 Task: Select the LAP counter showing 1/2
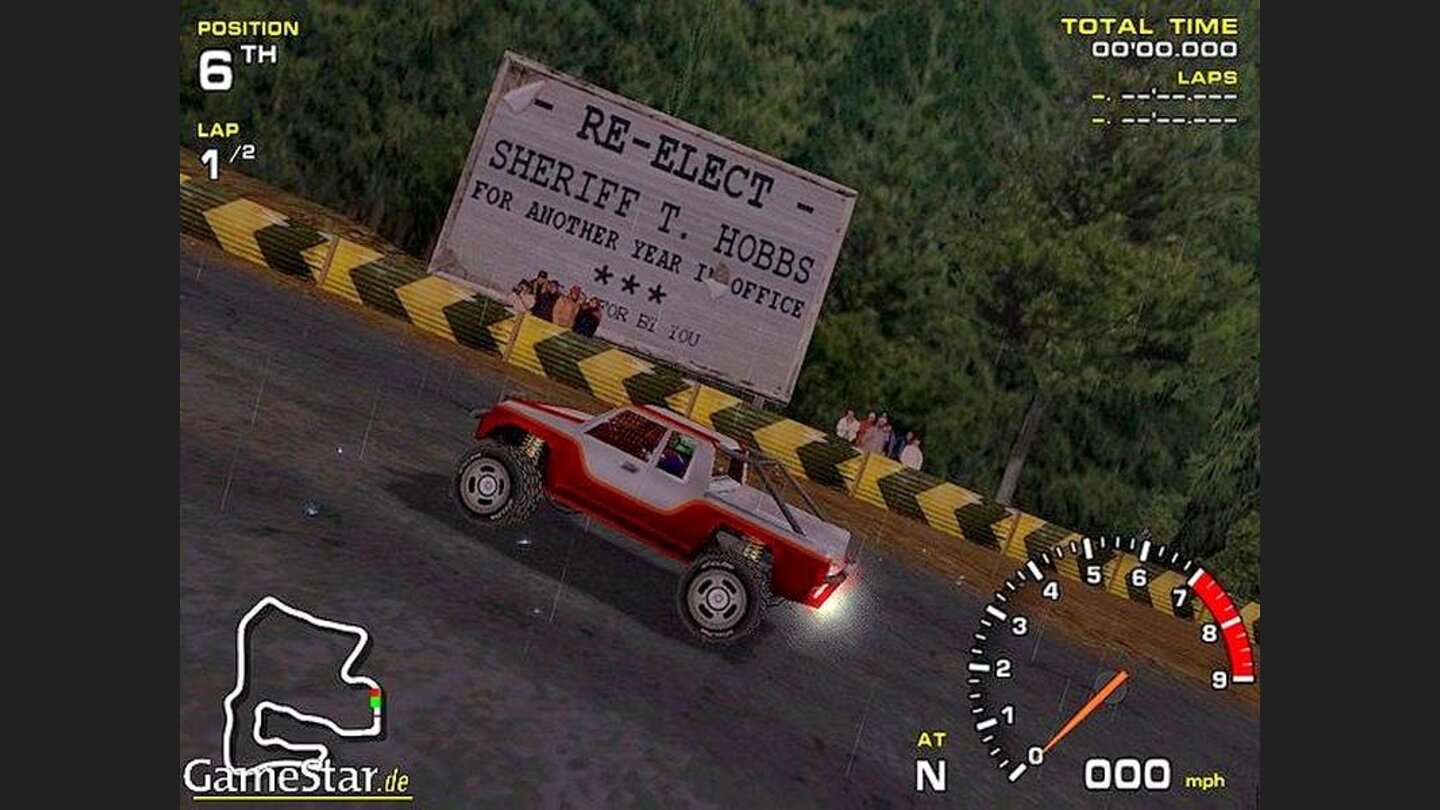[222, 150]
